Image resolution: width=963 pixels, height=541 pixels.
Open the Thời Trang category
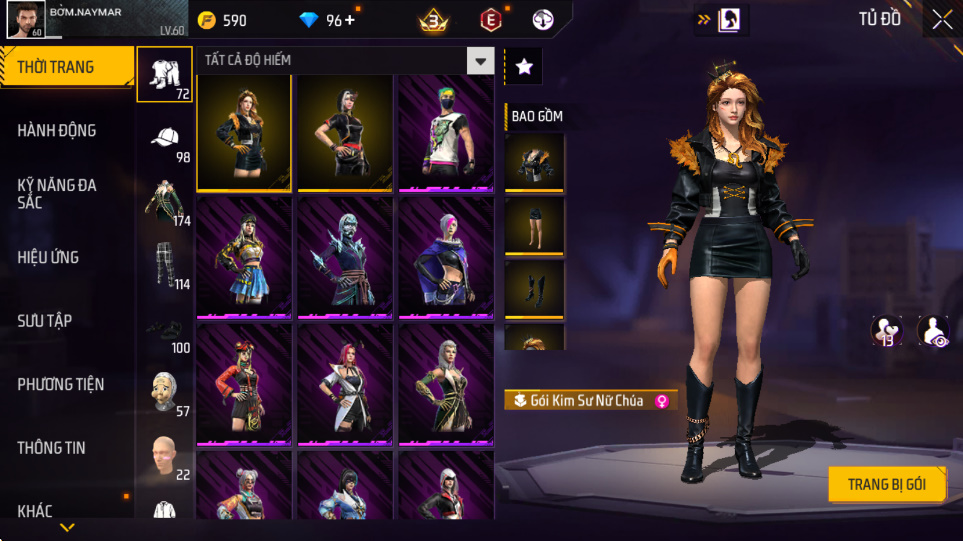coord(66,68)
